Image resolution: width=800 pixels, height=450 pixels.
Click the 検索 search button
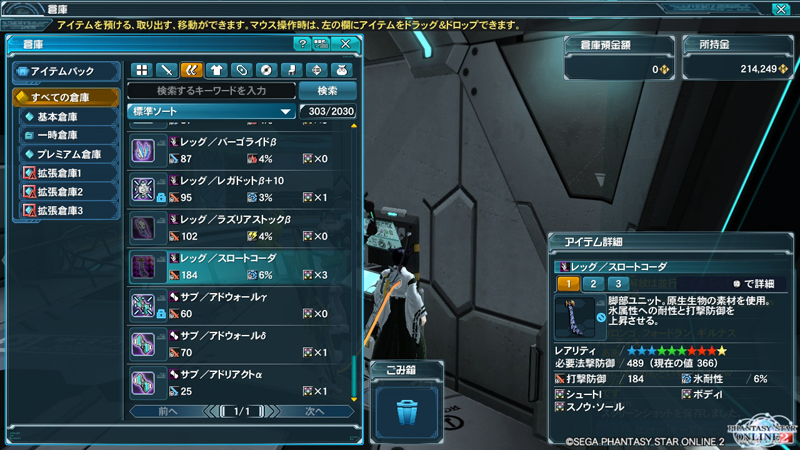pos(326,91)
